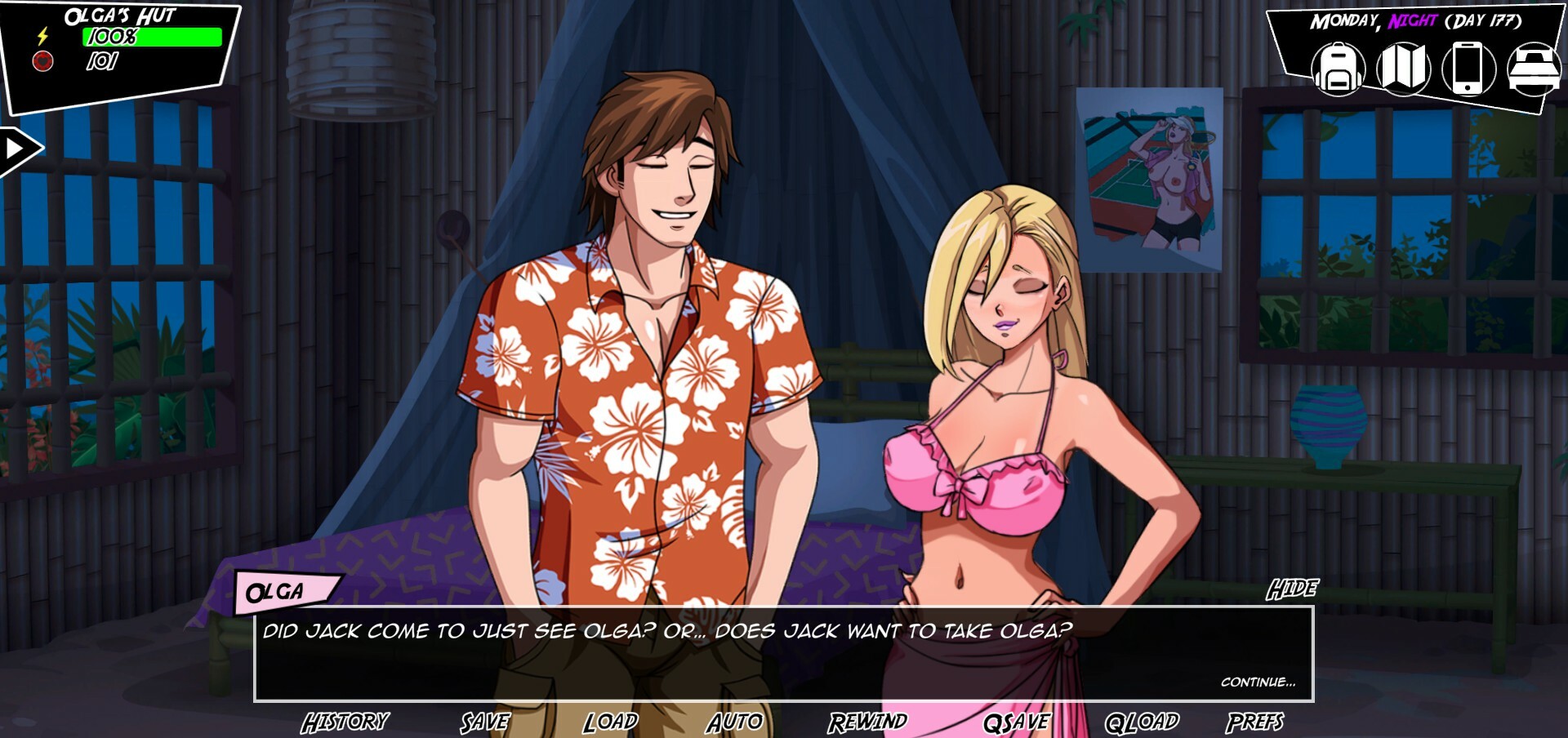Open the Prefs settings
The height and width of the screenshot is (738, 1568).
pos(1254,722)
